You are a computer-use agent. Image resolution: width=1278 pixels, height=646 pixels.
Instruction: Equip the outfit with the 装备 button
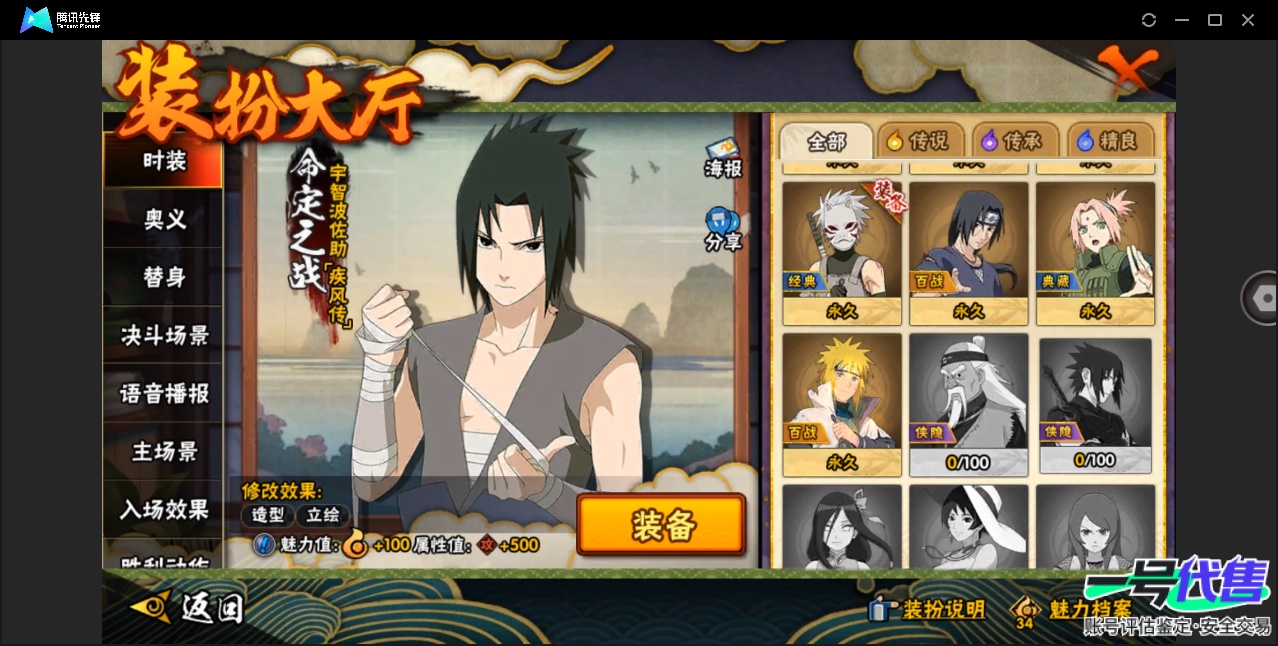661,525
